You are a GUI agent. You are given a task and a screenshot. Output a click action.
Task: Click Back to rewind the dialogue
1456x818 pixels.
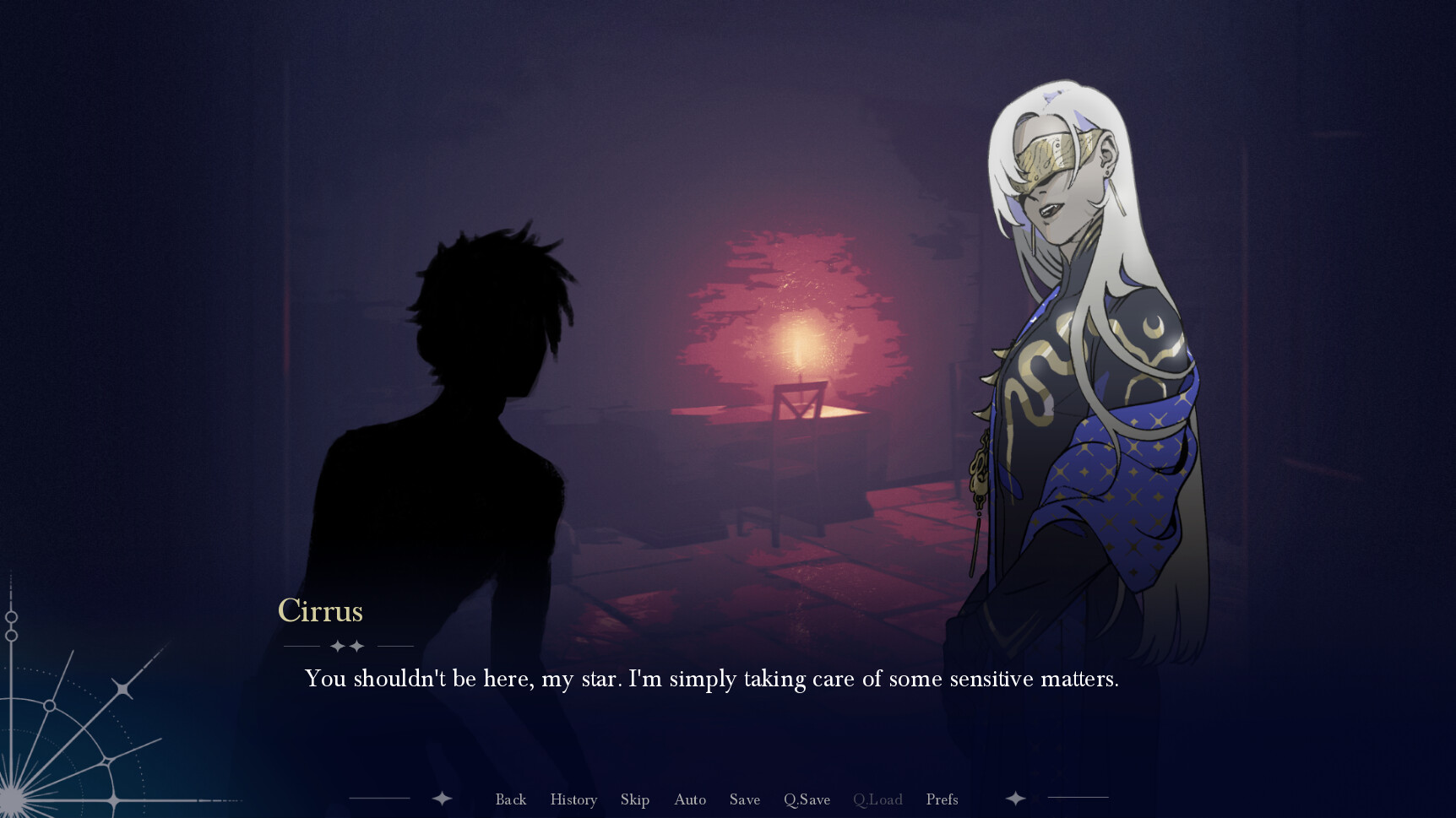511,799
